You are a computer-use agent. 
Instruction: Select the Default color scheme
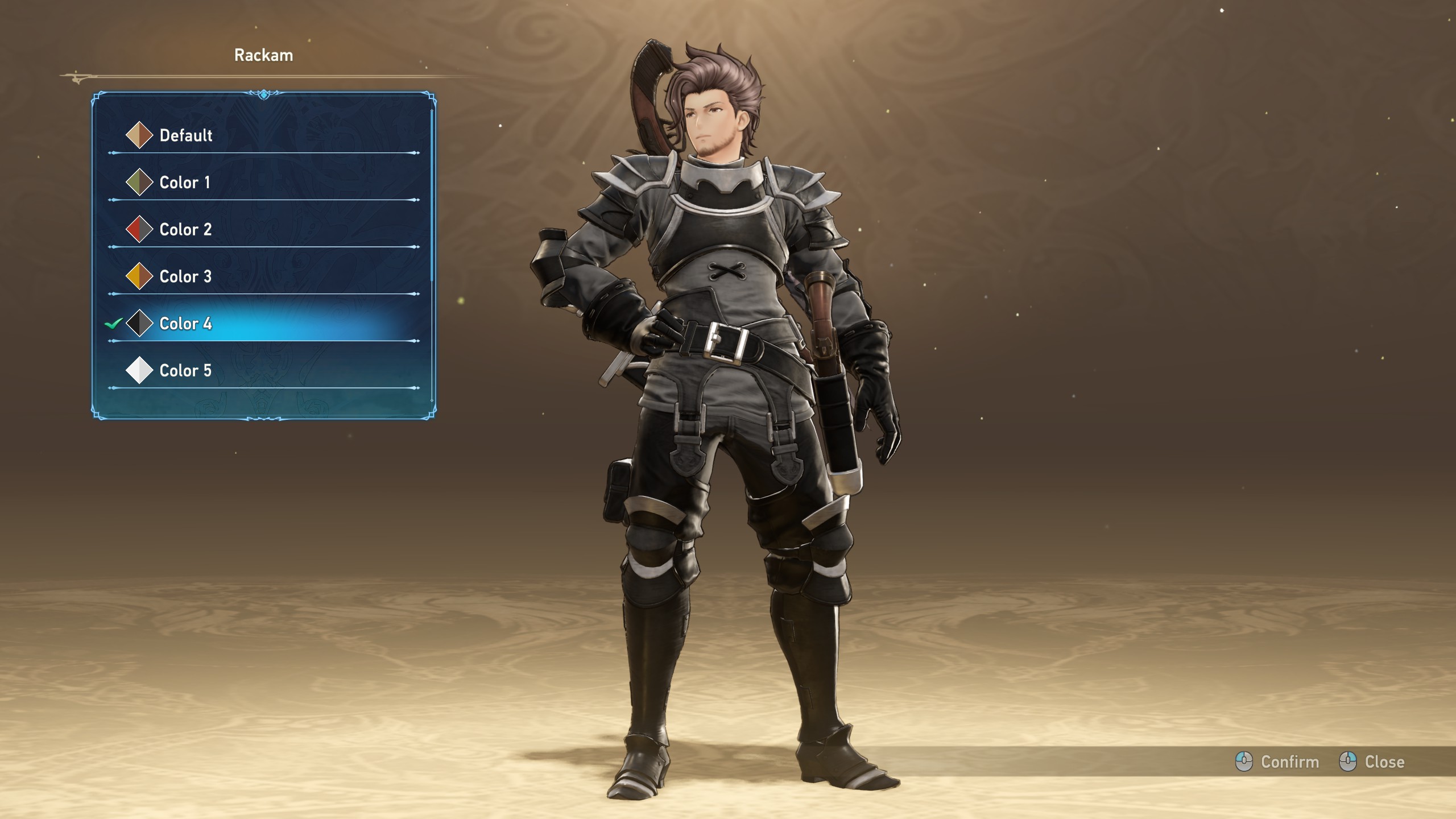[186, 135]
